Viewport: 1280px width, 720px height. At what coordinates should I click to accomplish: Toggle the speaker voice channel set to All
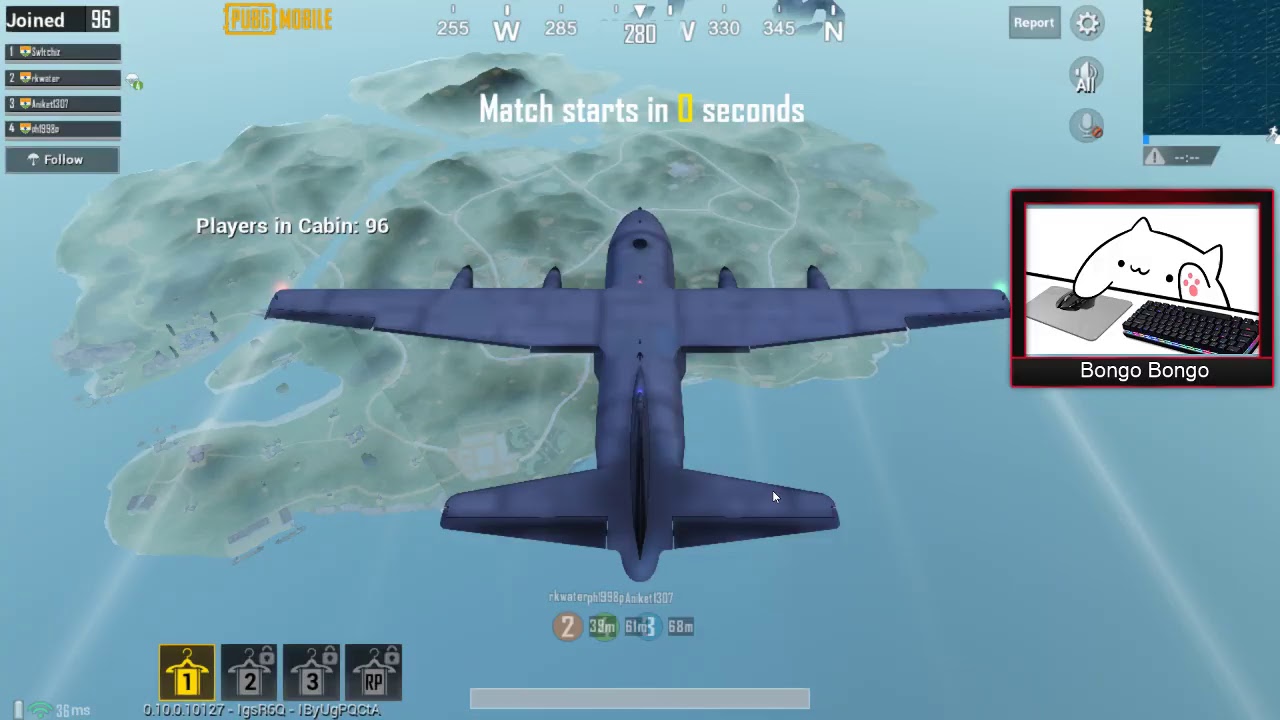pos(1086,76)
